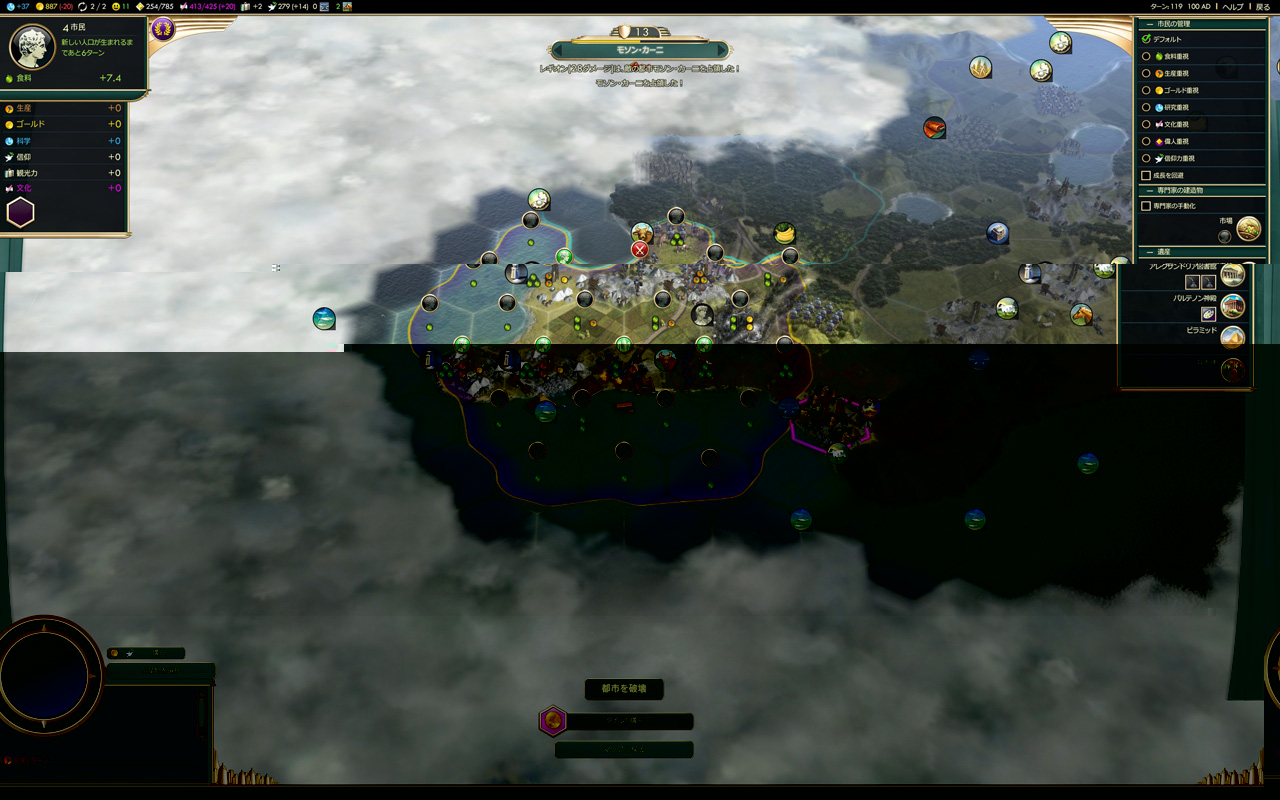Select the ゴールド重視 gold focus
The height and width of the screenshot is (800, 1280).
point(1147,90)
